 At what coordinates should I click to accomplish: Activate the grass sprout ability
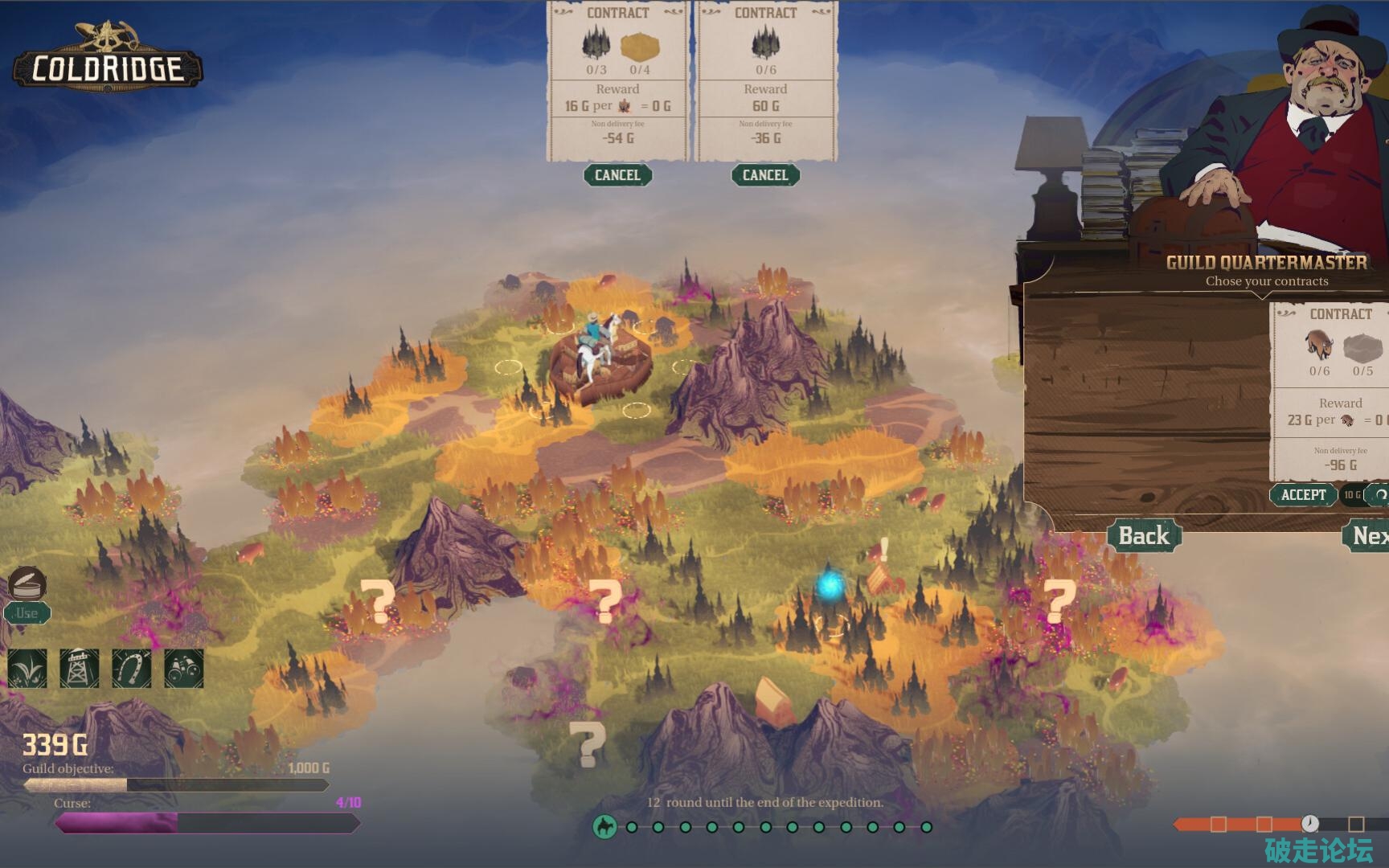[x=27, y=669]
